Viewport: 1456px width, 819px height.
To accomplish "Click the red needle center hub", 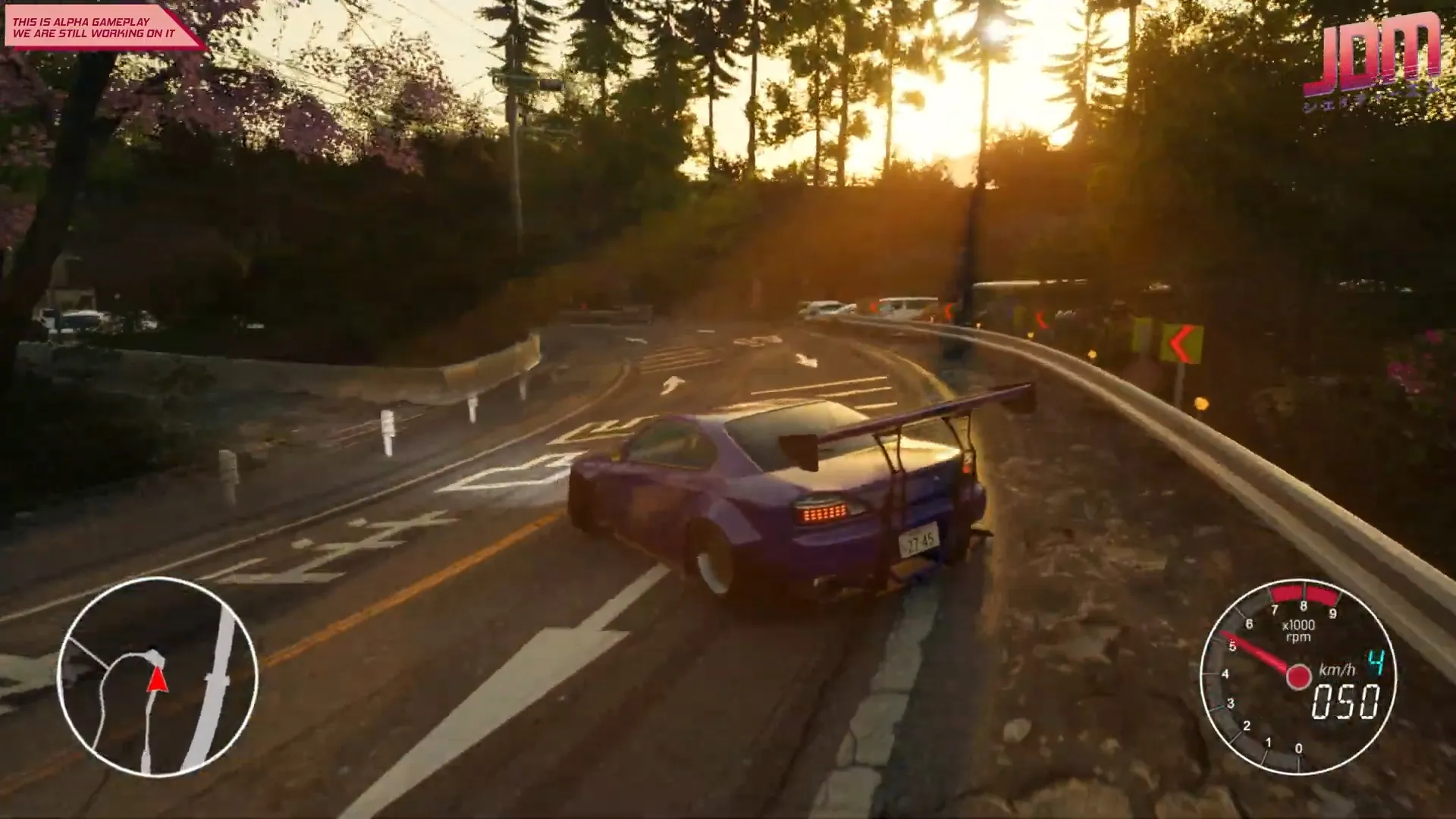I will click(1298, 676).
